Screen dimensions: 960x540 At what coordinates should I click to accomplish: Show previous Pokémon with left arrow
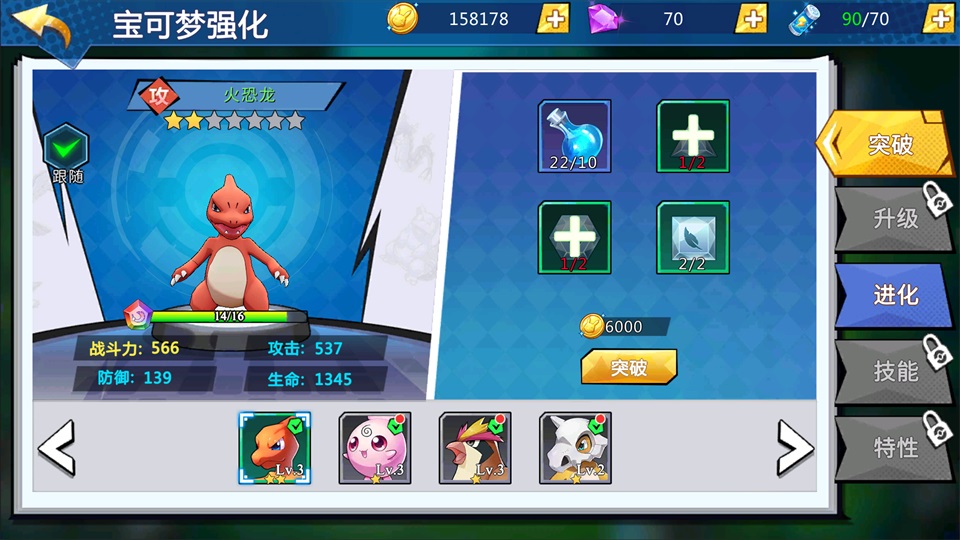tap(57, 447)
